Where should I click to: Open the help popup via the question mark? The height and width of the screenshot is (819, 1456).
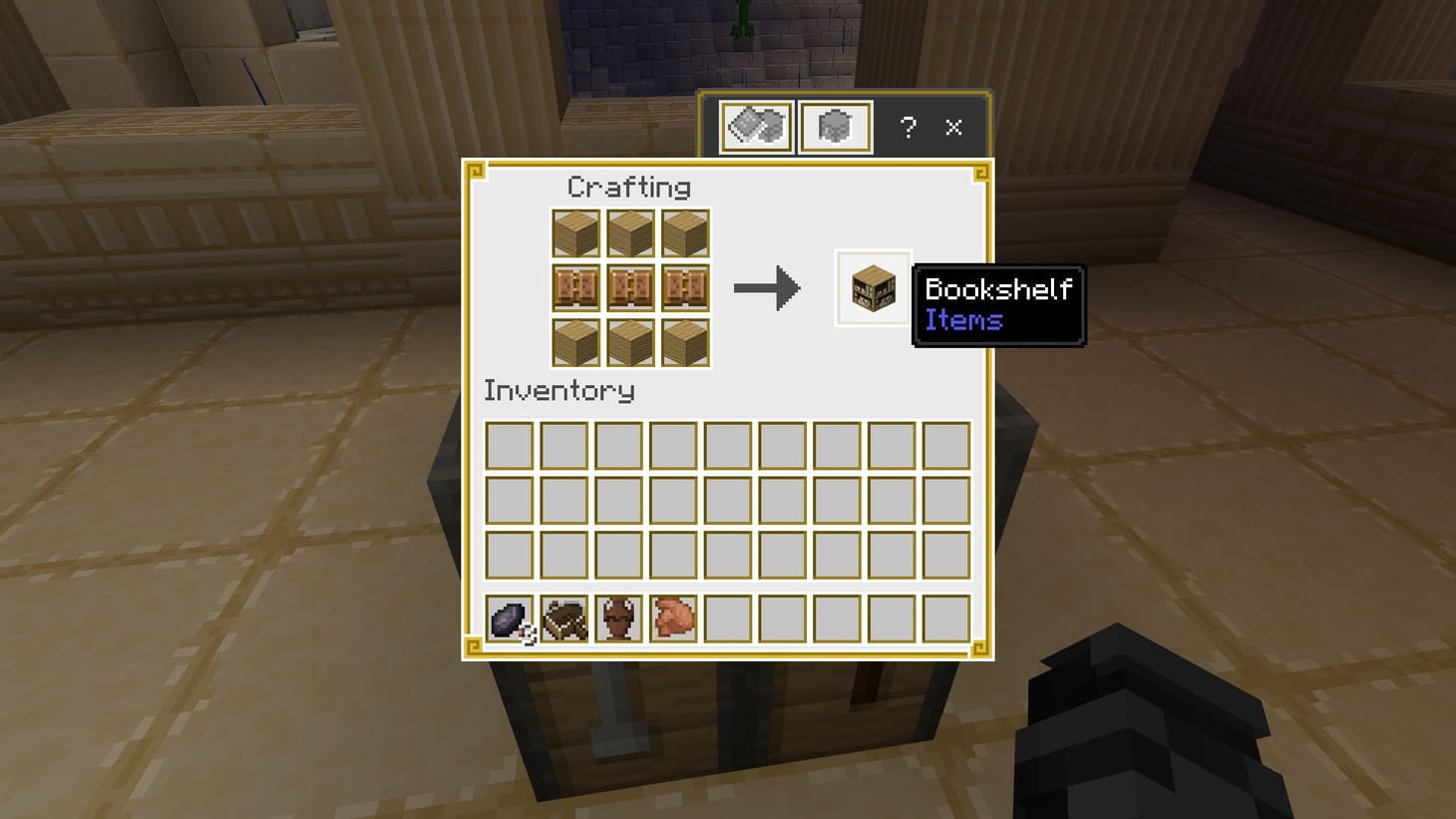[x=907, y=128]
